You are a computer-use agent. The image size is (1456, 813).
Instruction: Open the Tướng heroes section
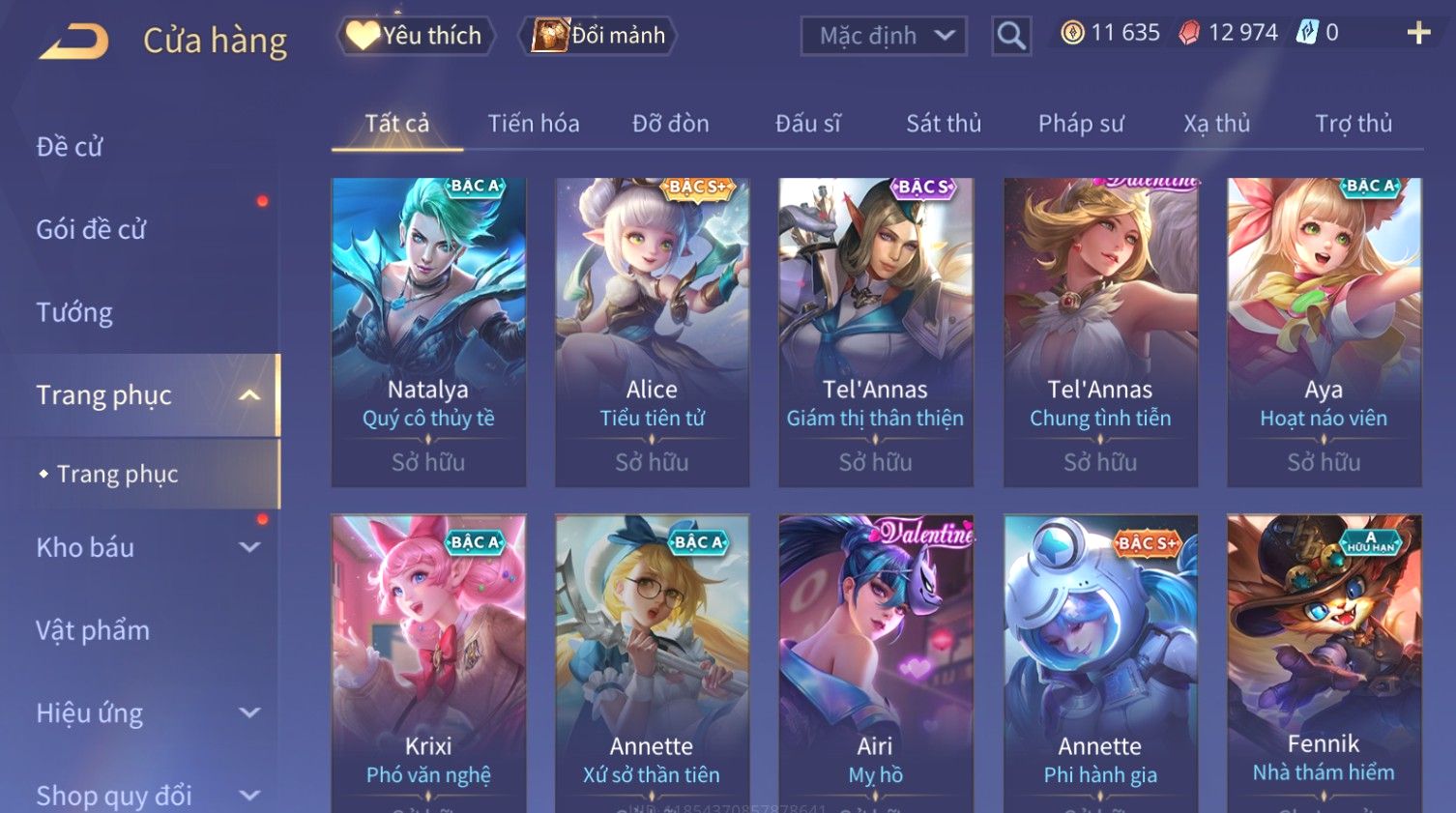[x=74, y=312]
